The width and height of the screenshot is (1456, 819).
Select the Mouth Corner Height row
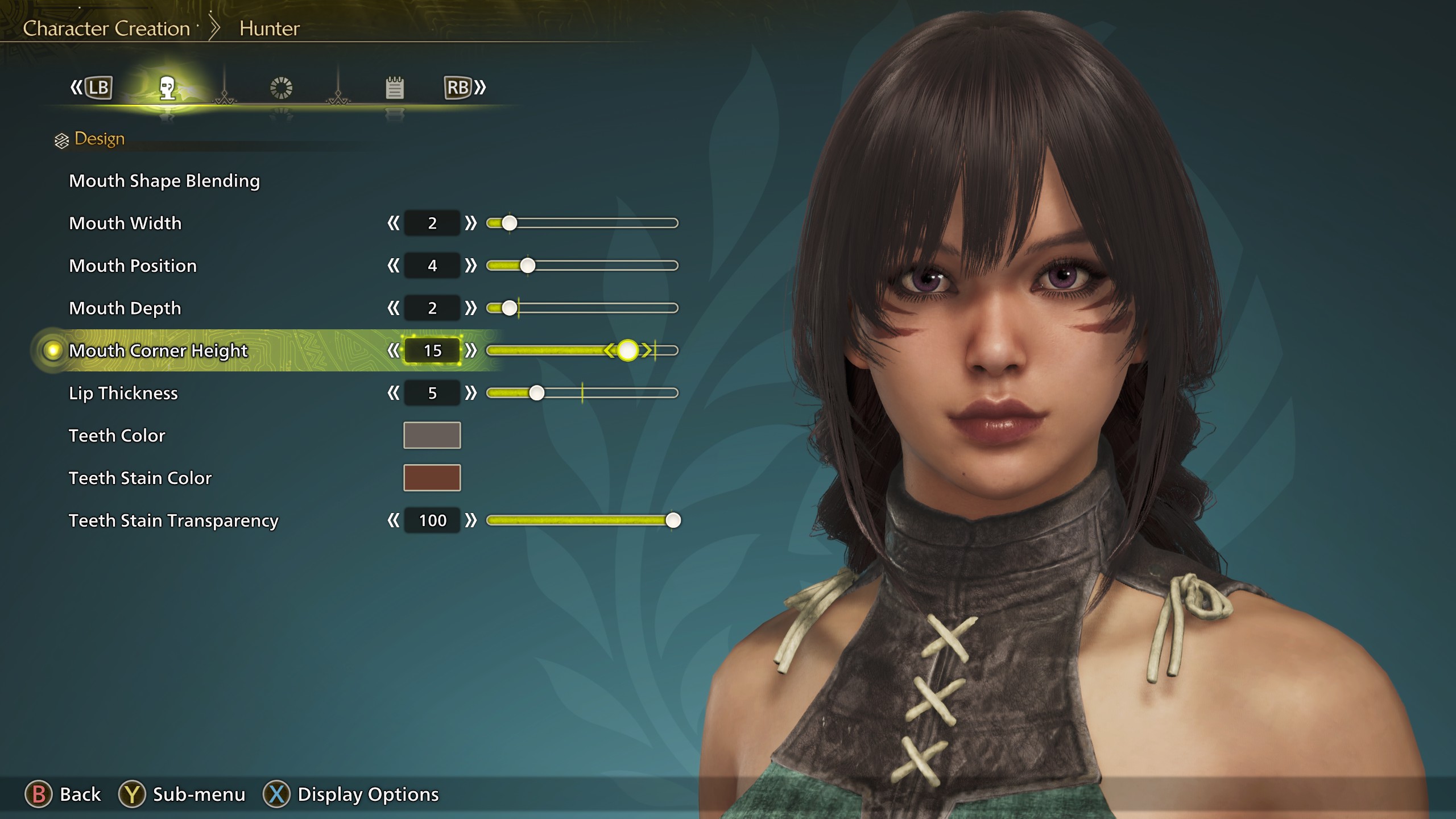[x=158, y=350]
